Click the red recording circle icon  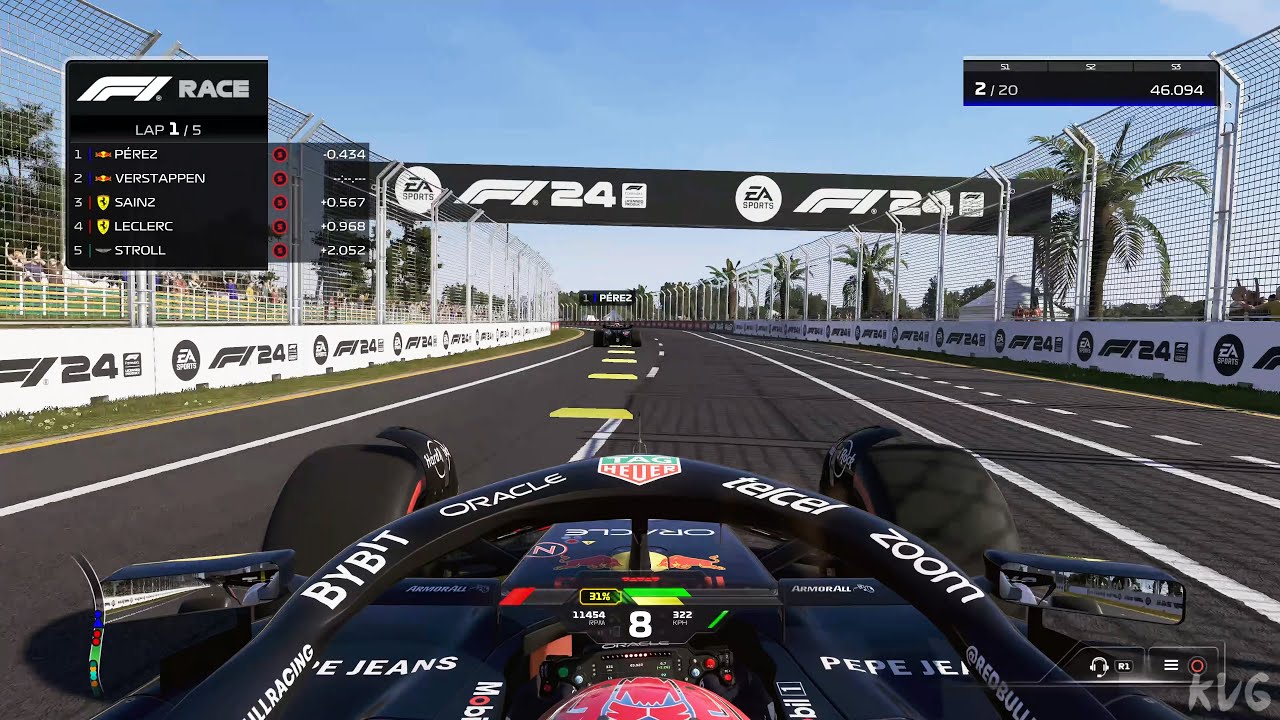pyautogui.click(x=1198, y=665)
